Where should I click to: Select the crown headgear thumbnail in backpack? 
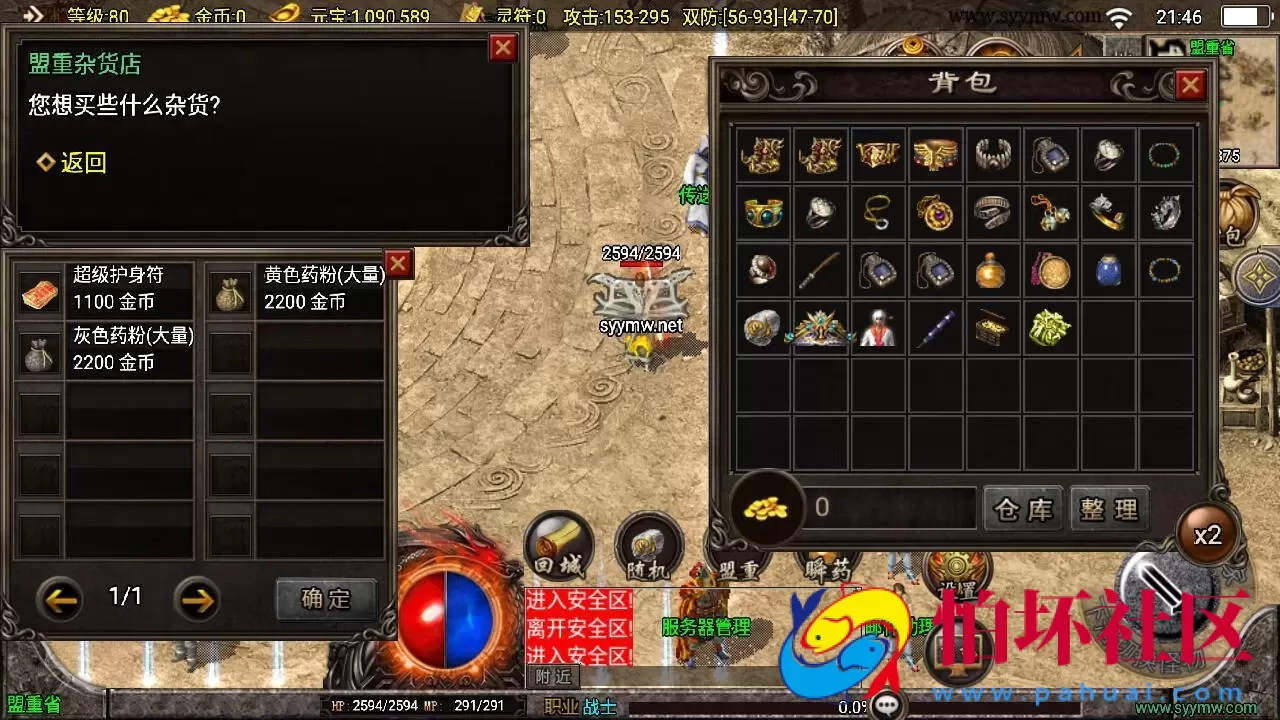point(820,328)
